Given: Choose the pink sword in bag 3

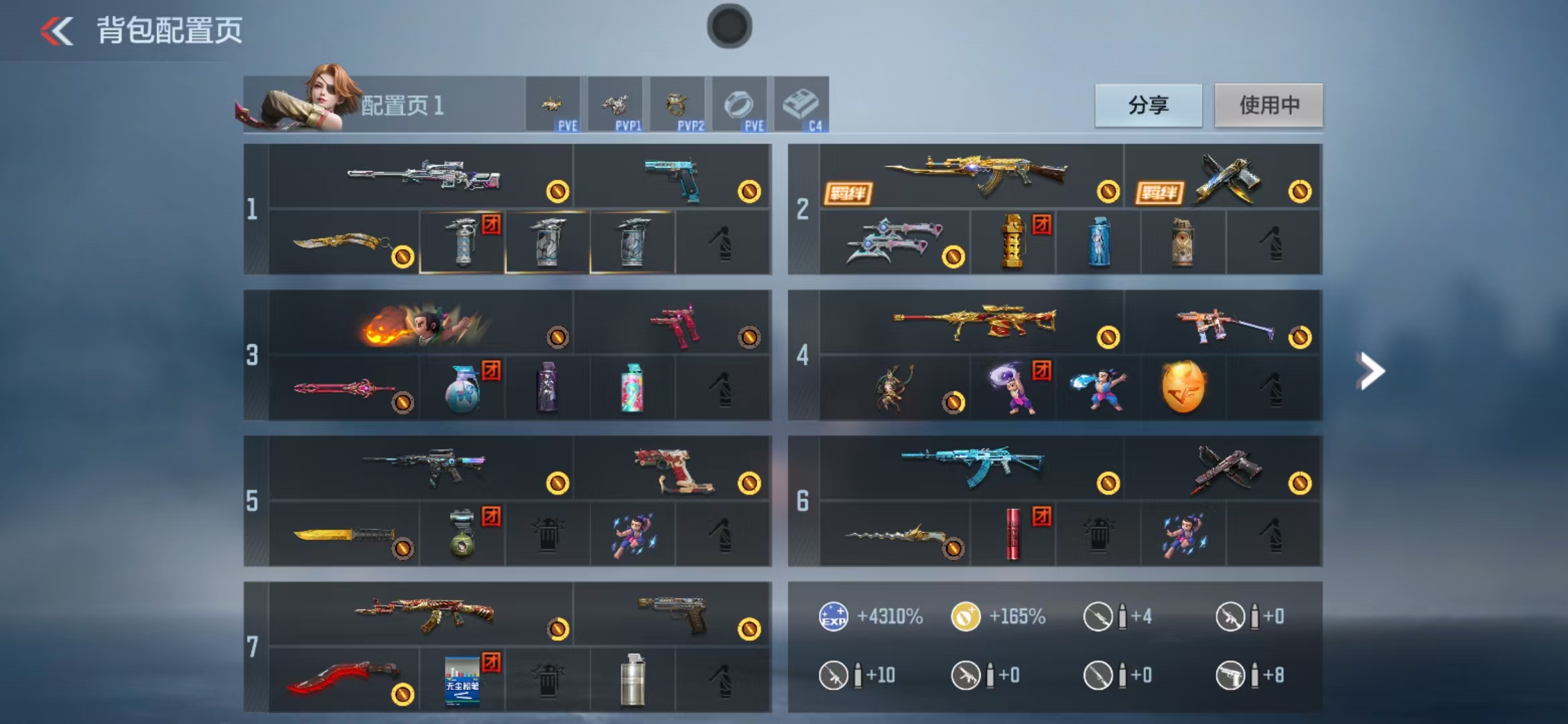Looking at the screenshot, I should coord(344,389).
